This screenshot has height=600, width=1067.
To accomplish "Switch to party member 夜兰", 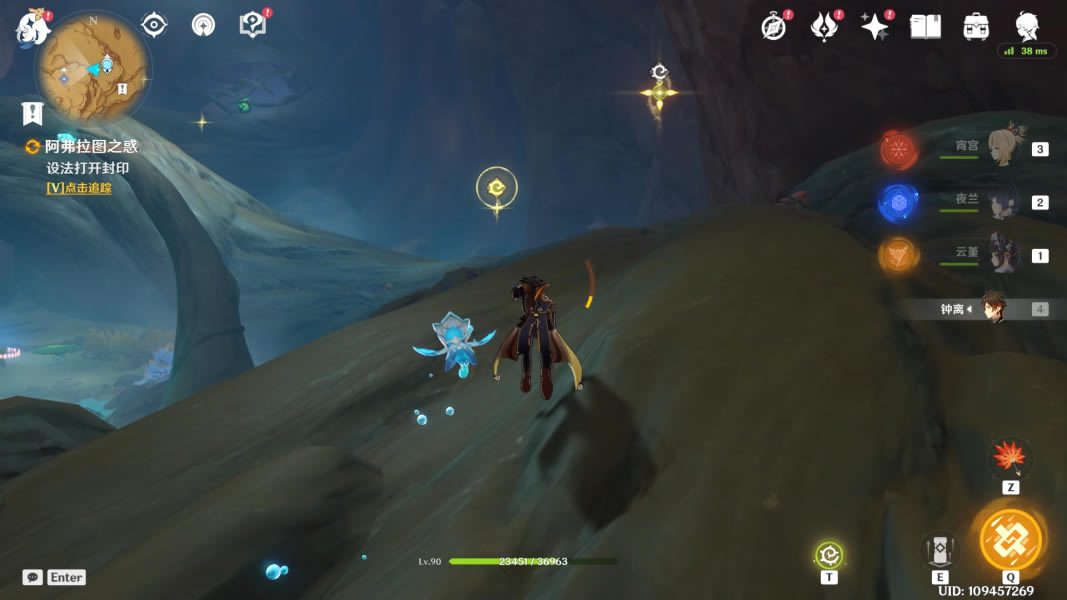I will pos(1002,202).
